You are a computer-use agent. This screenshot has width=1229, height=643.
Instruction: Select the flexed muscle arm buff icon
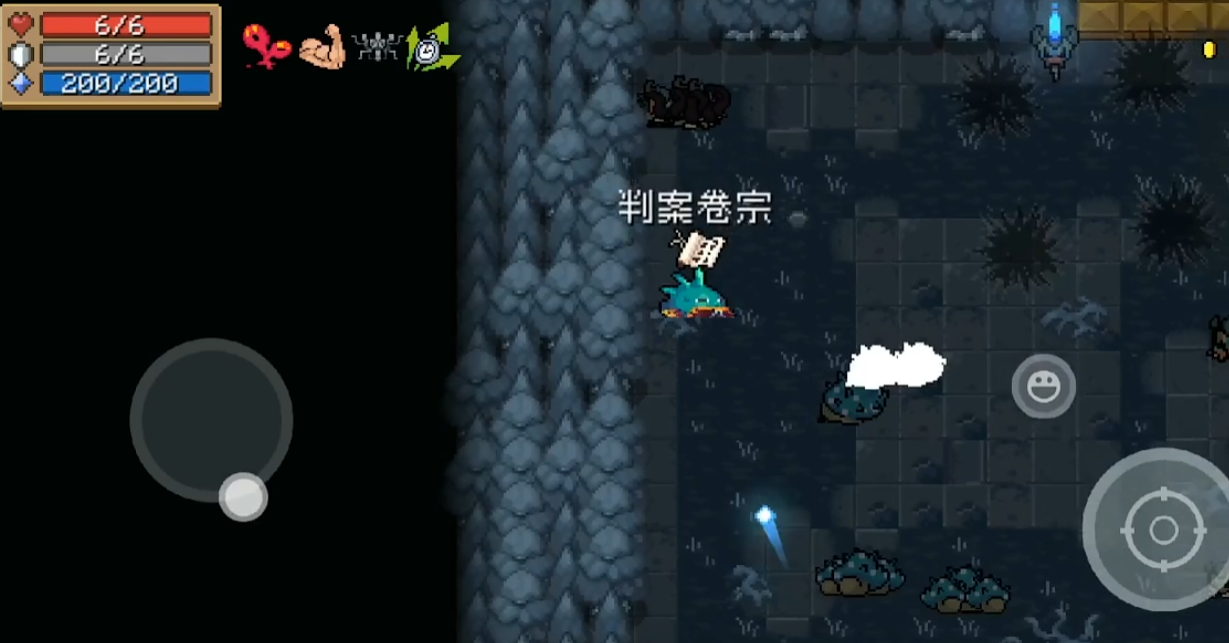[x=322, y=47]
